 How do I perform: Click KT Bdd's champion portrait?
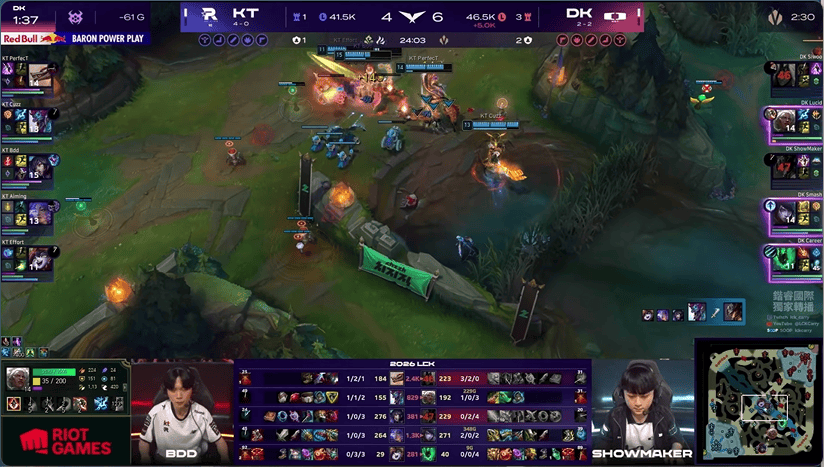(40, 167)
